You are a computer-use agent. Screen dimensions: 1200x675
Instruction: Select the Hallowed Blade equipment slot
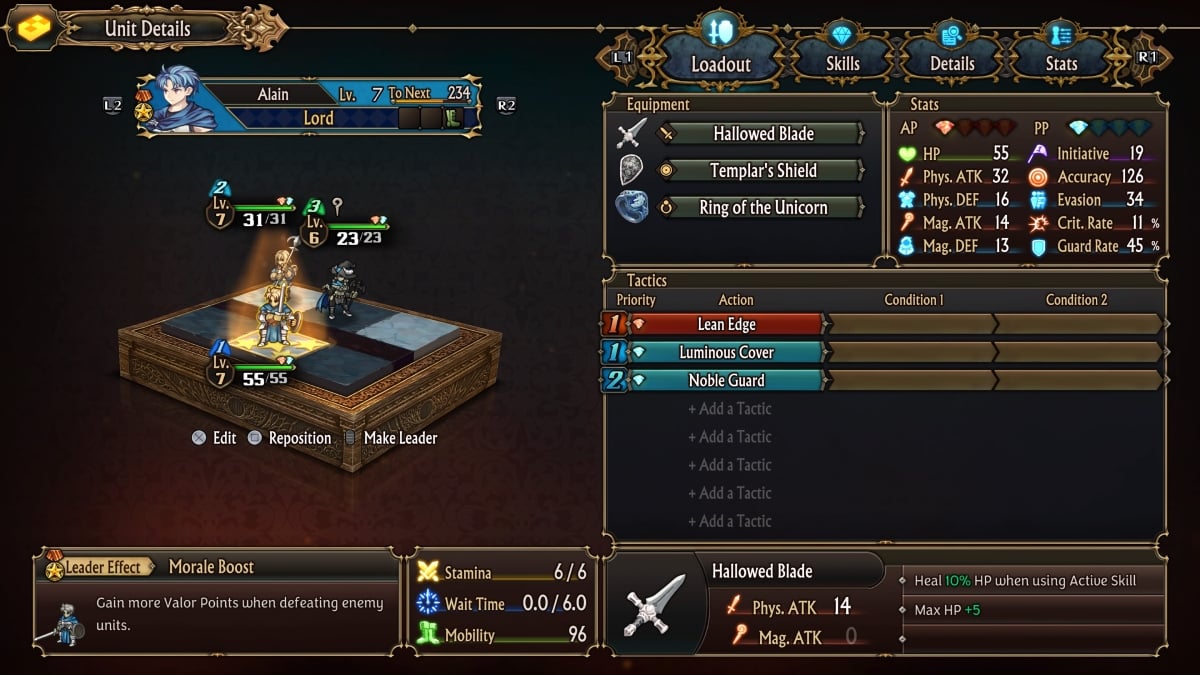(x=763, y=134)
